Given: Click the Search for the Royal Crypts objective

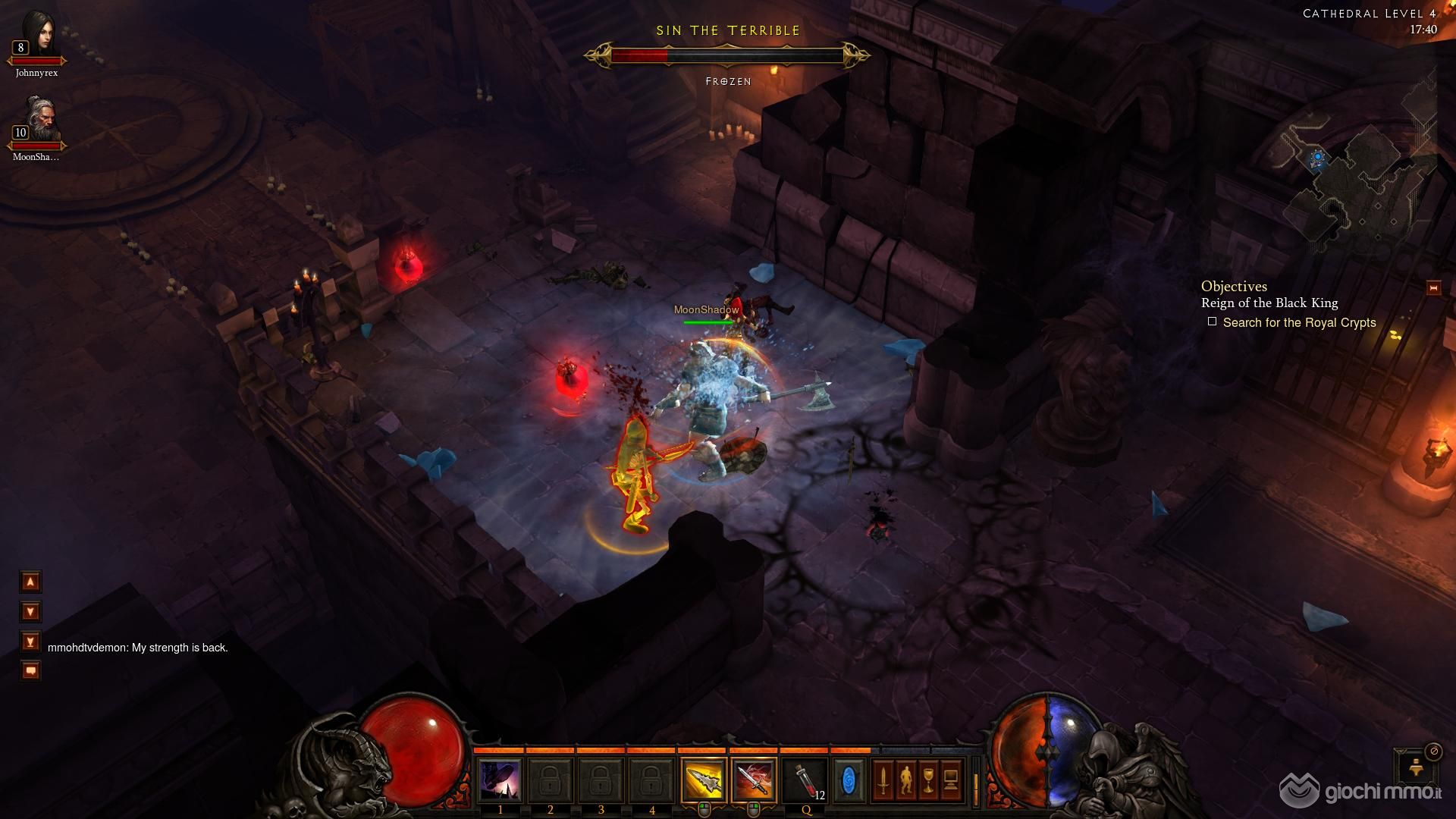Looking at the screenshot, I should pos(1298,322).
